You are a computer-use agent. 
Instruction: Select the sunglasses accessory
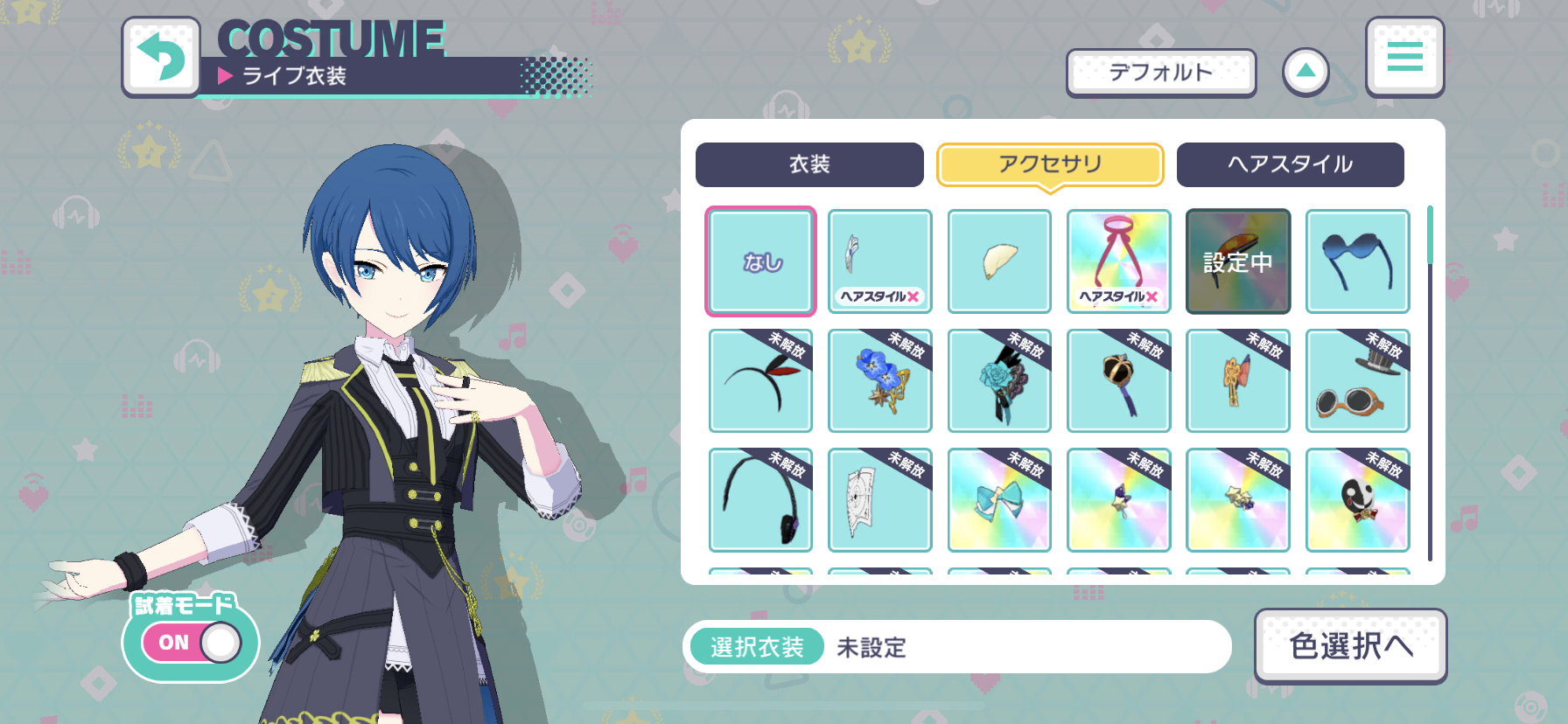coord(1357,261)
